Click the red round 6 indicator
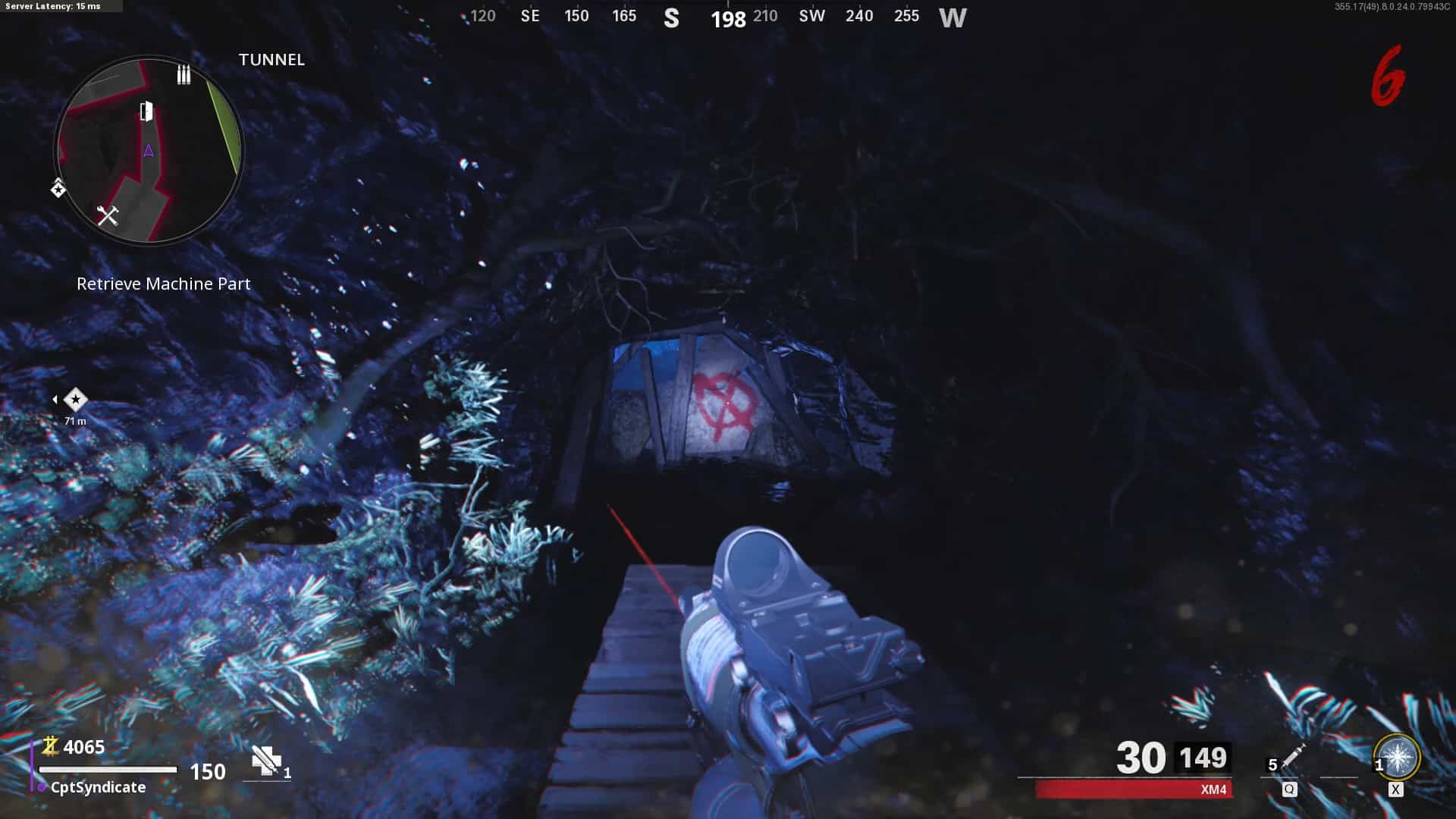 [1388, 77]
